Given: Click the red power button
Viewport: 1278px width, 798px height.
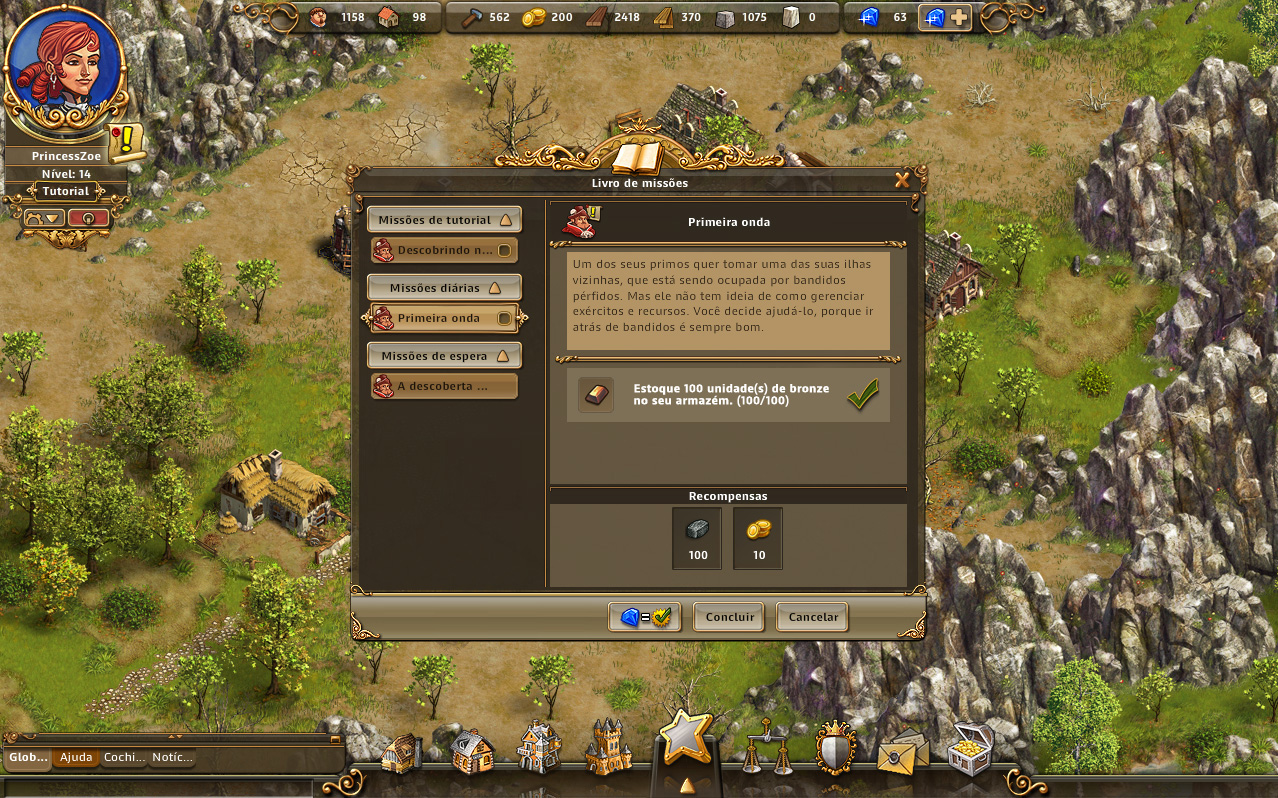Looking at the screenshot, I should coord(88,217).
